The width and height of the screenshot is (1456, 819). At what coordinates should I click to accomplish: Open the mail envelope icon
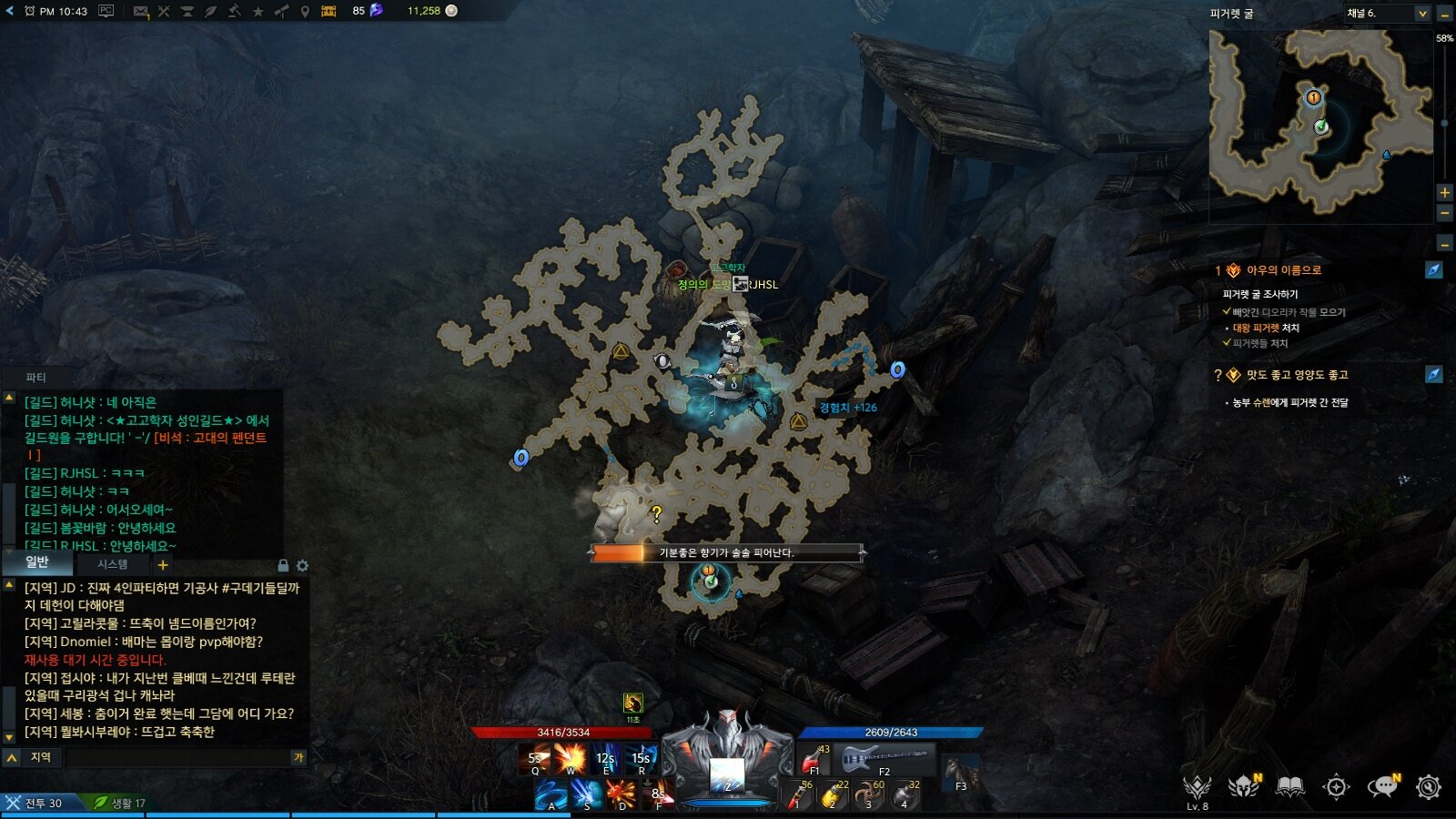tap(141, 11)
